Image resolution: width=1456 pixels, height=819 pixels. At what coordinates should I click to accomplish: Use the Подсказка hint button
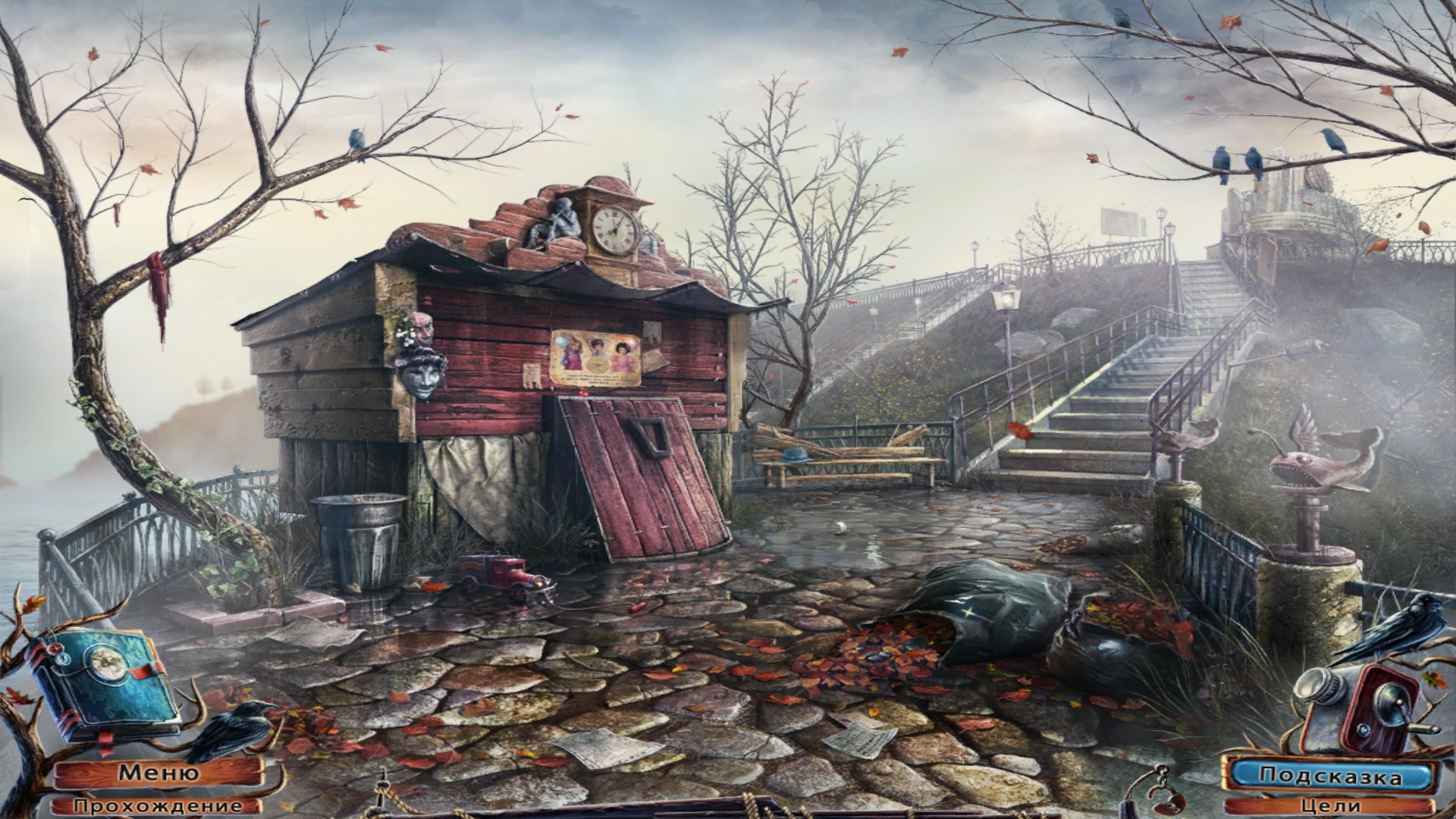[x=1330, y=775]
